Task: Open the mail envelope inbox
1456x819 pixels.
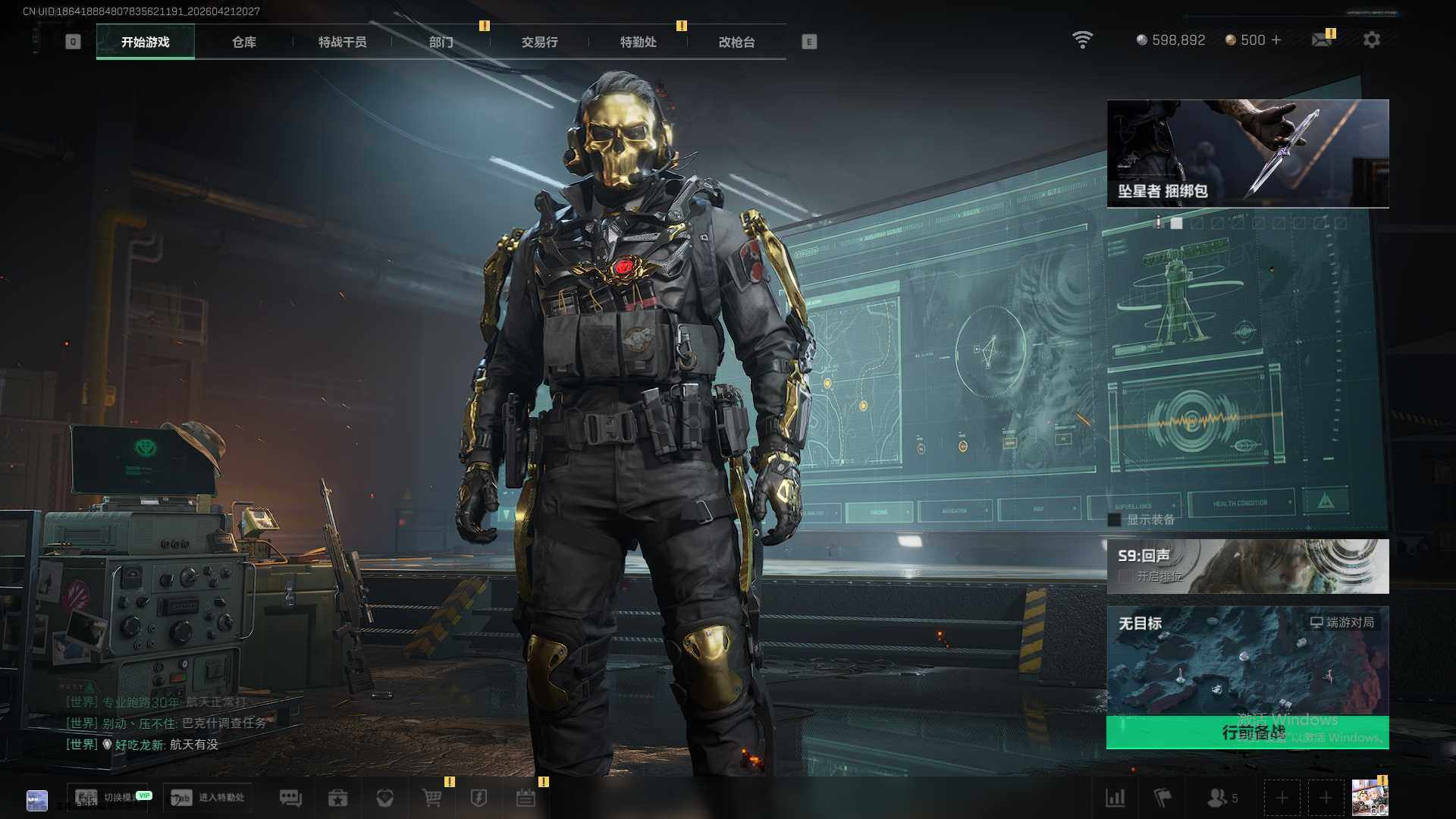Action: tap(1322, 40)
